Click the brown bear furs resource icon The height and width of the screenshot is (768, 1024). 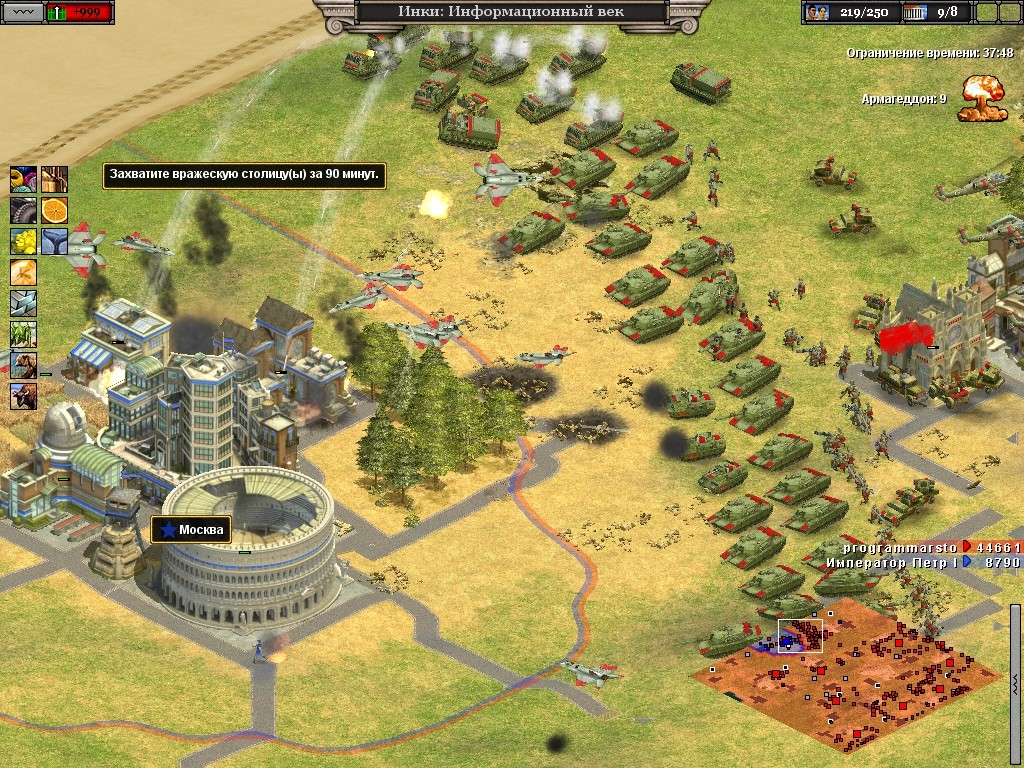click(23, 365)
